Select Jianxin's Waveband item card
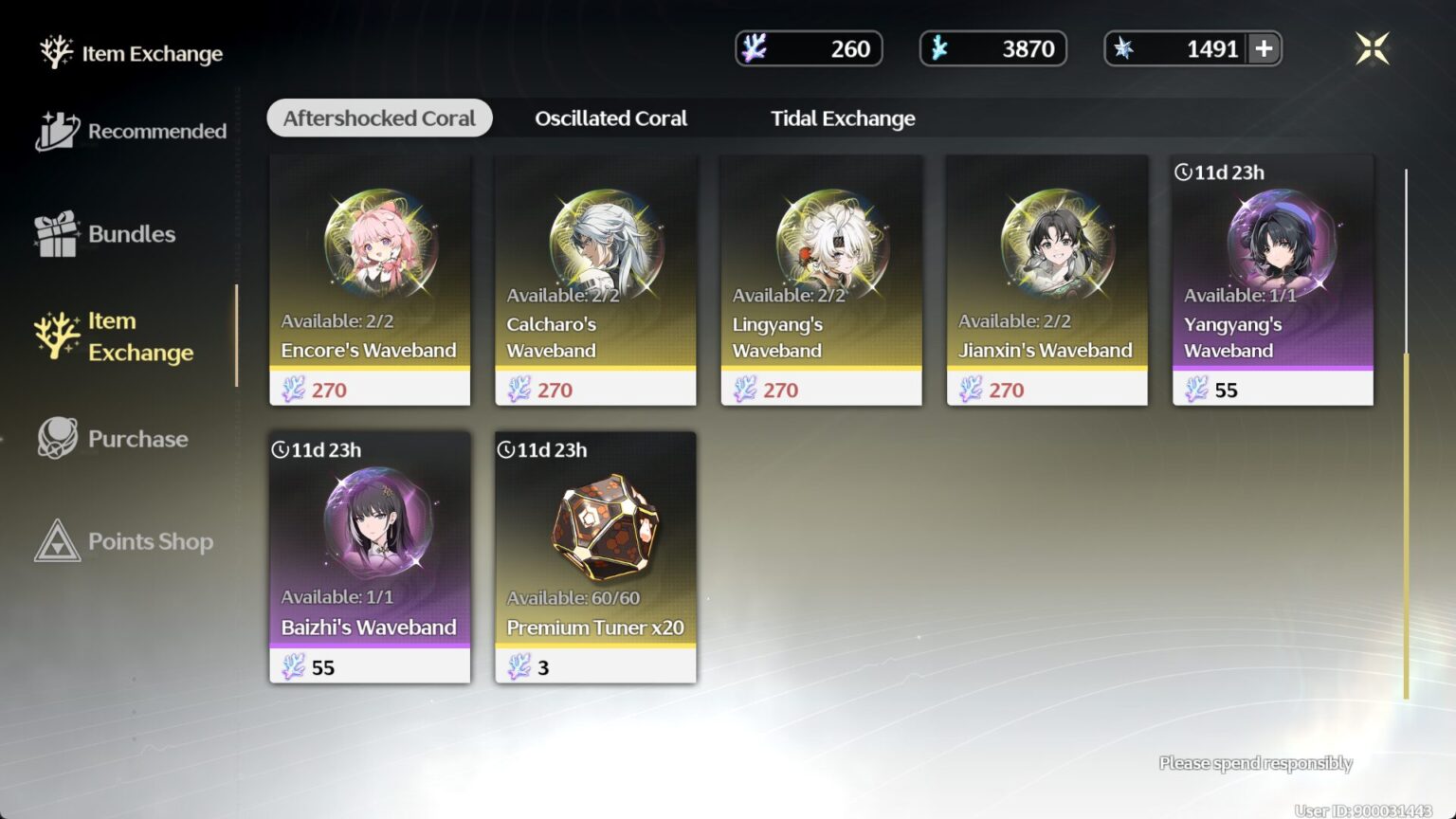The height and width of the screenshot is (819, 1456). click(1046, 281)
